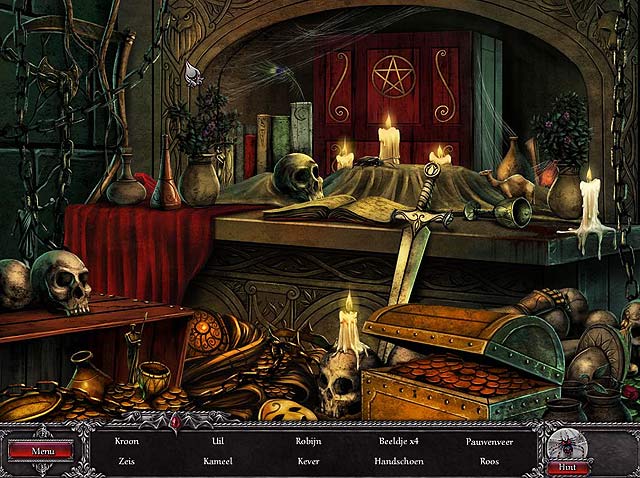Screen dimensions: 640x478
Task: Select 'Robijn' in the object list
Action: (308, 440)
